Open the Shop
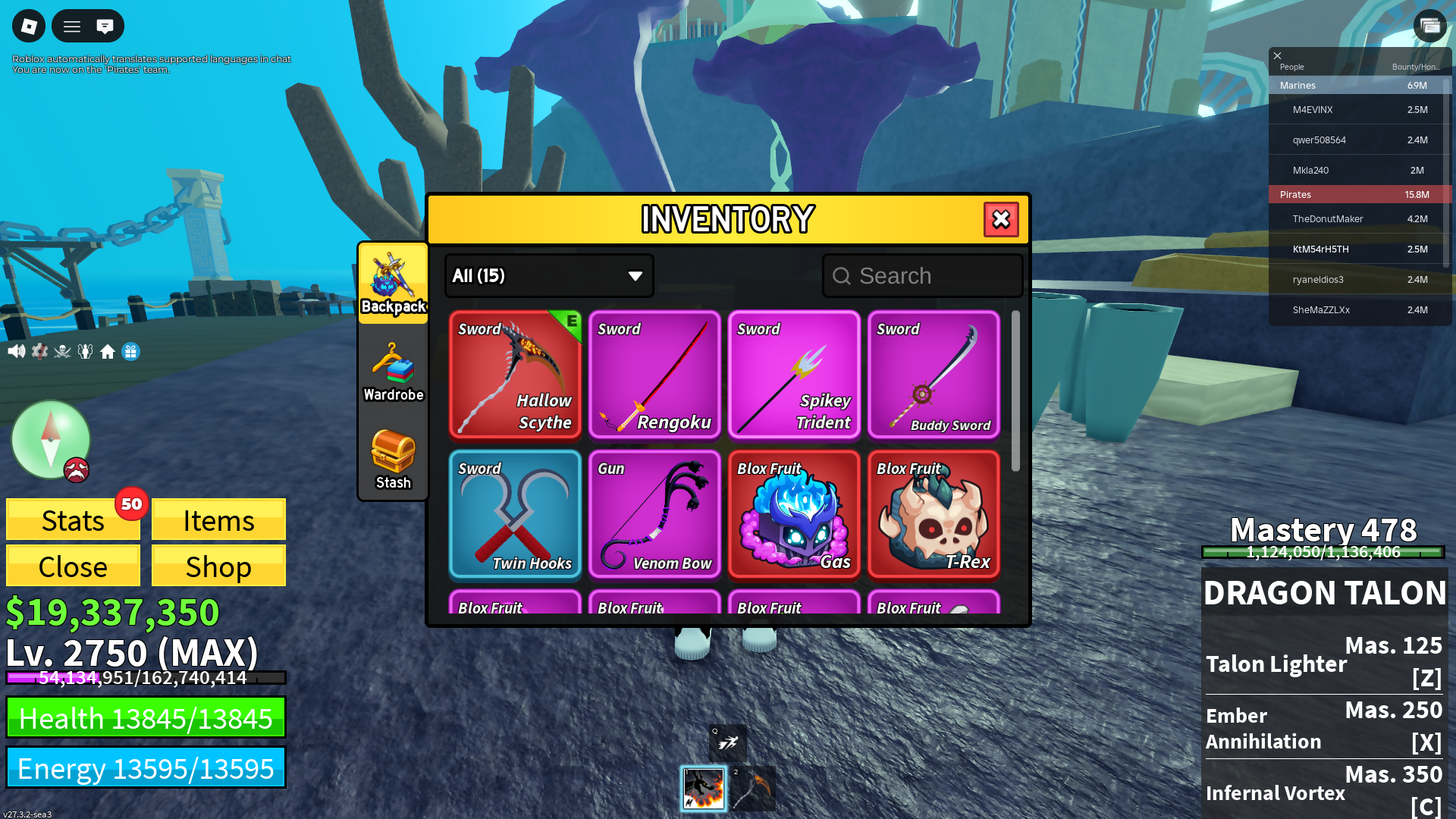The width and height of the screenshot is (1456, 819). click(218, 566)
